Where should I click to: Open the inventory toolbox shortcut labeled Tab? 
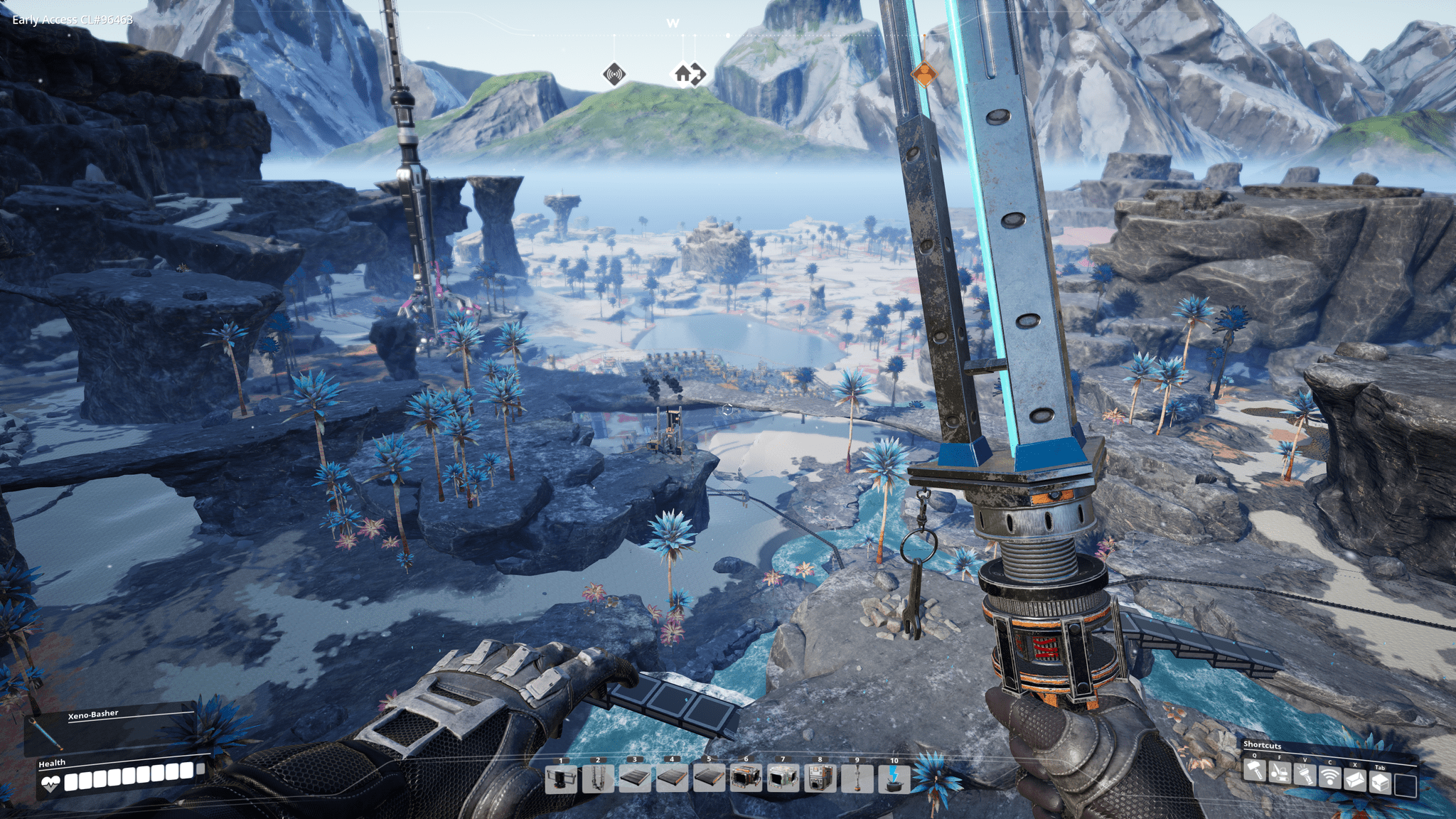pyautogui.click(x=1381, y=783)
